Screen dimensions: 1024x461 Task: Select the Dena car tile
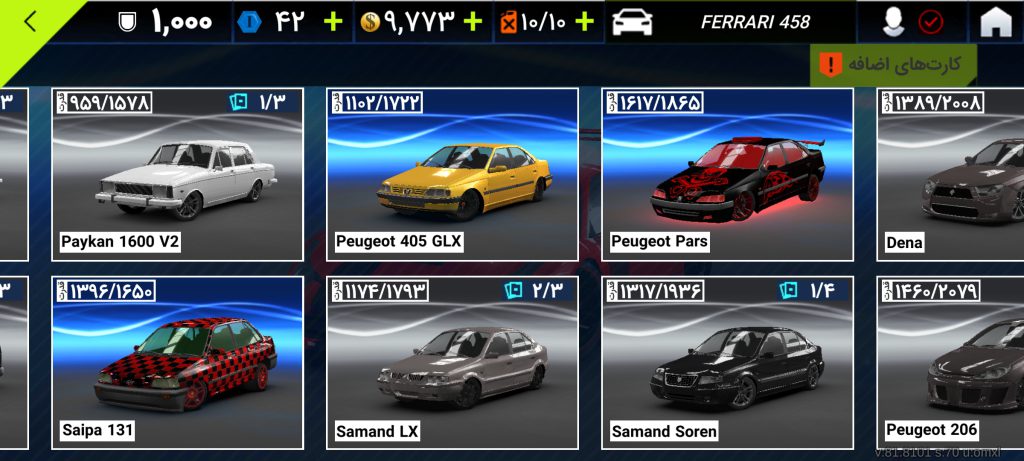click(x=950, y=175)
